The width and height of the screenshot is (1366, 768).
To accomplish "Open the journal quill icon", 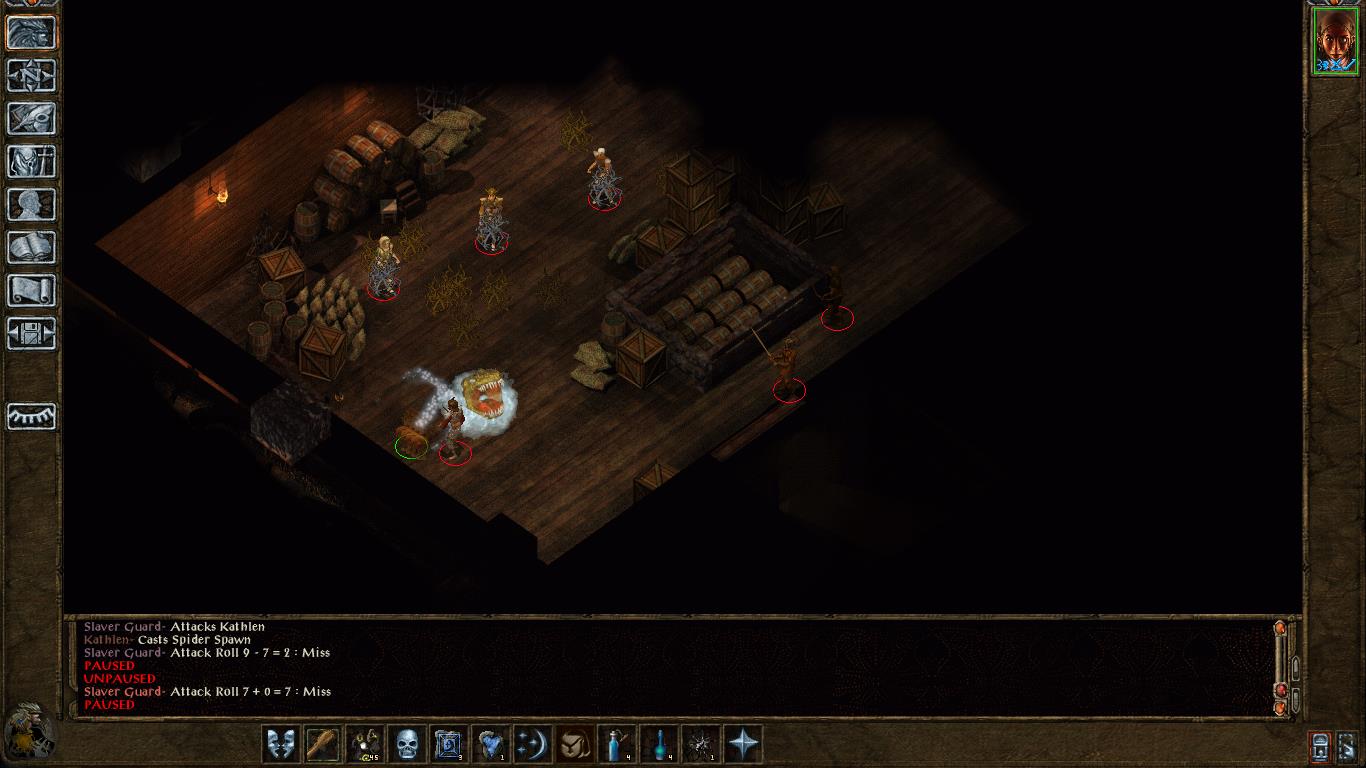I will 31,118.
